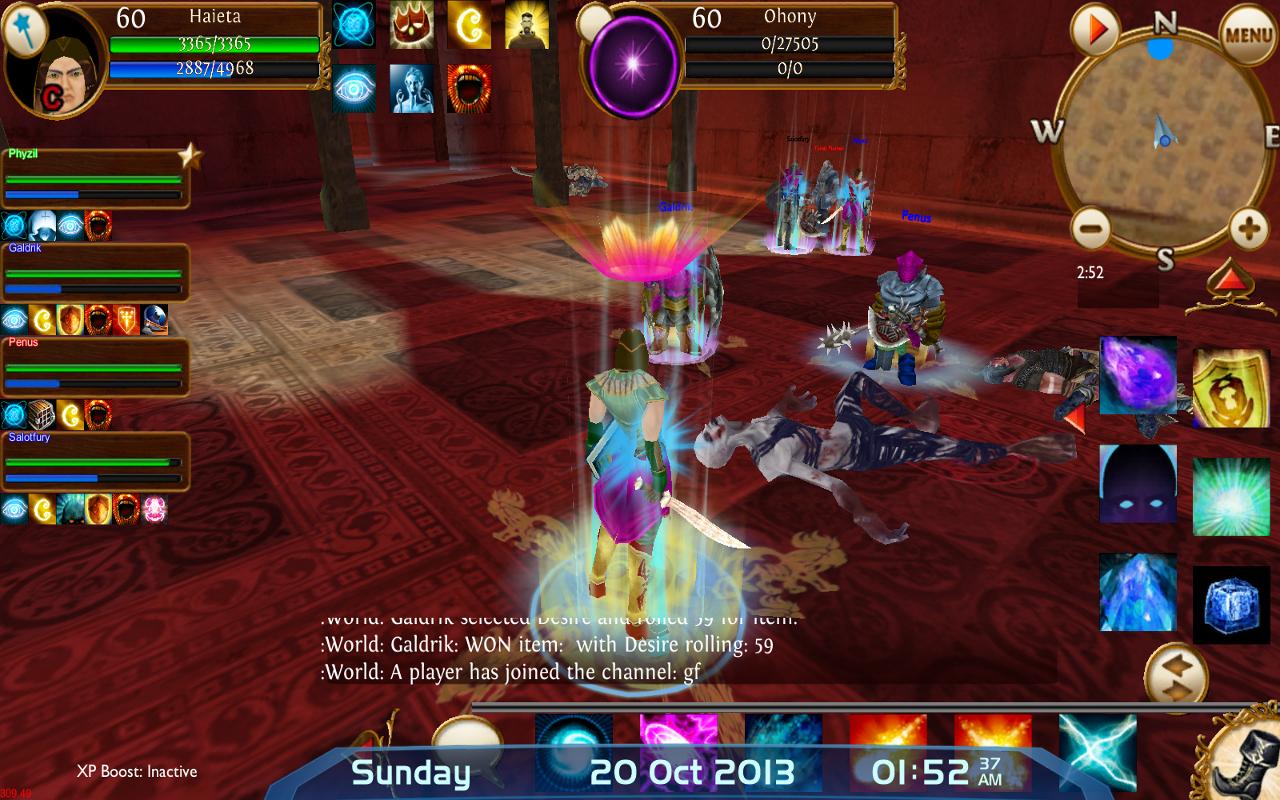Open the chat speech bubble button
The height and width of the screenshot is (800, 1280).
466,742
